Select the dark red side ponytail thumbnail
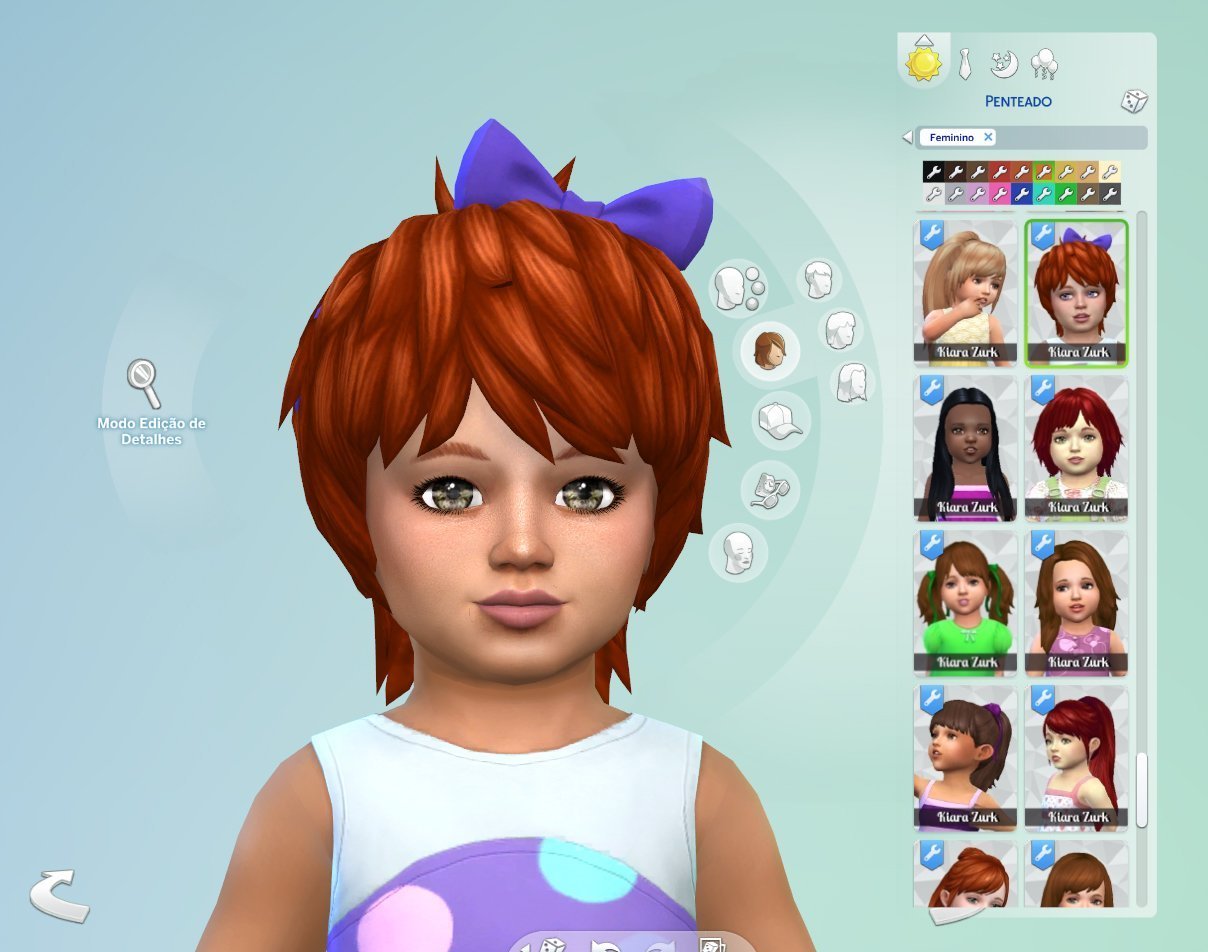 click(x=1076, y=758)
